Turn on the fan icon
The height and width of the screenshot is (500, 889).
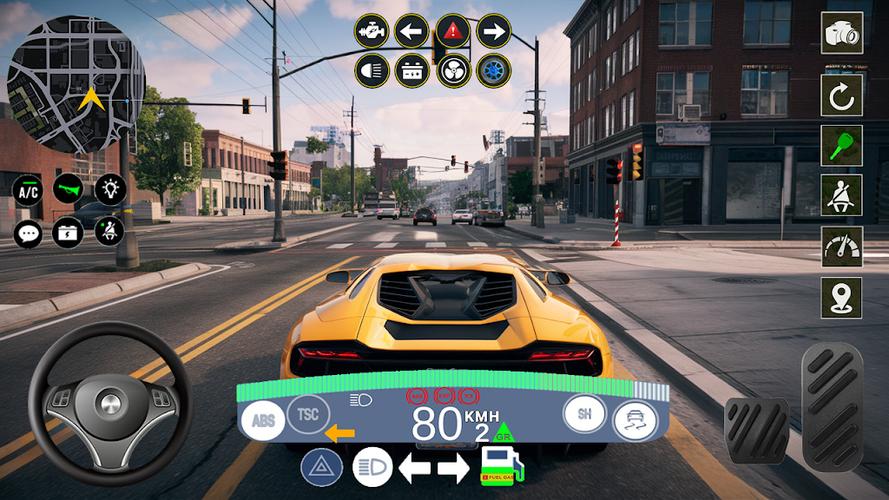[453, 71]
